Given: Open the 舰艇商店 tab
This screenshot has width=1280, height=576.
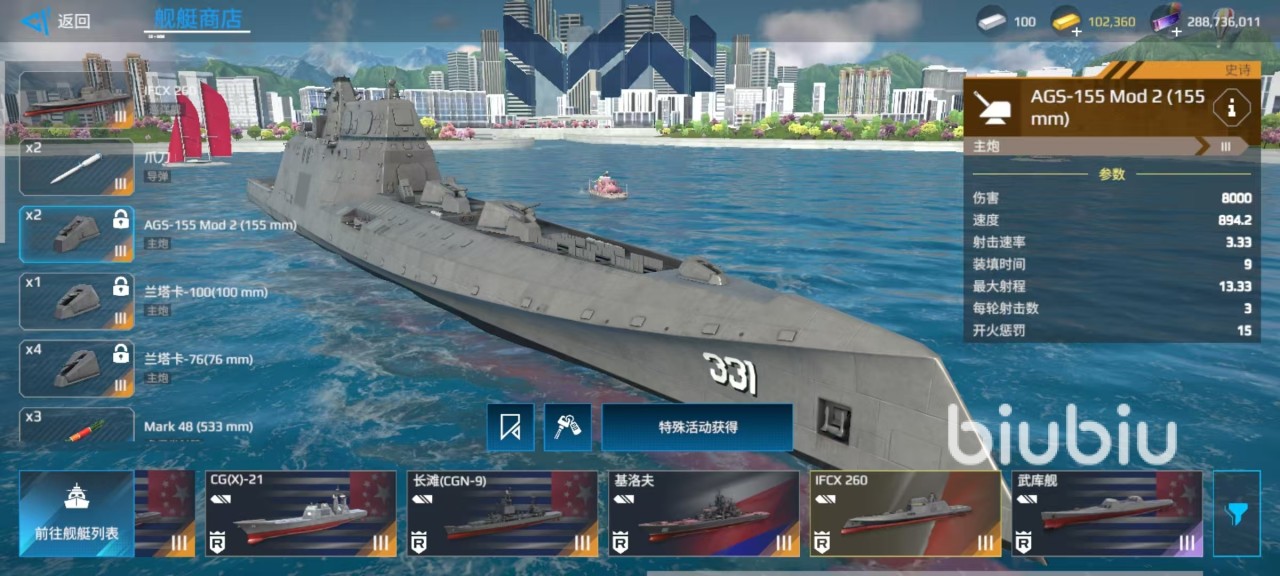Looking at the screenshot, I should [x=198, y=19].
